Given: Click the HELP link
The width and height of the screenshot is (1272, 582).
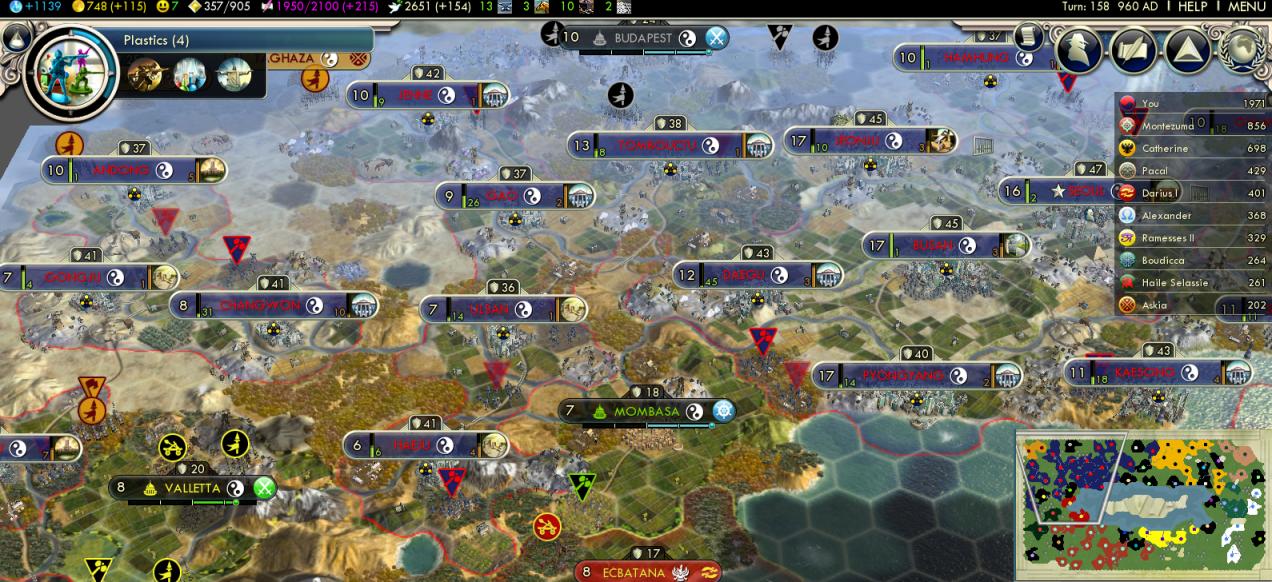Looking at the screenshot, I should (x=1192, y=7).
